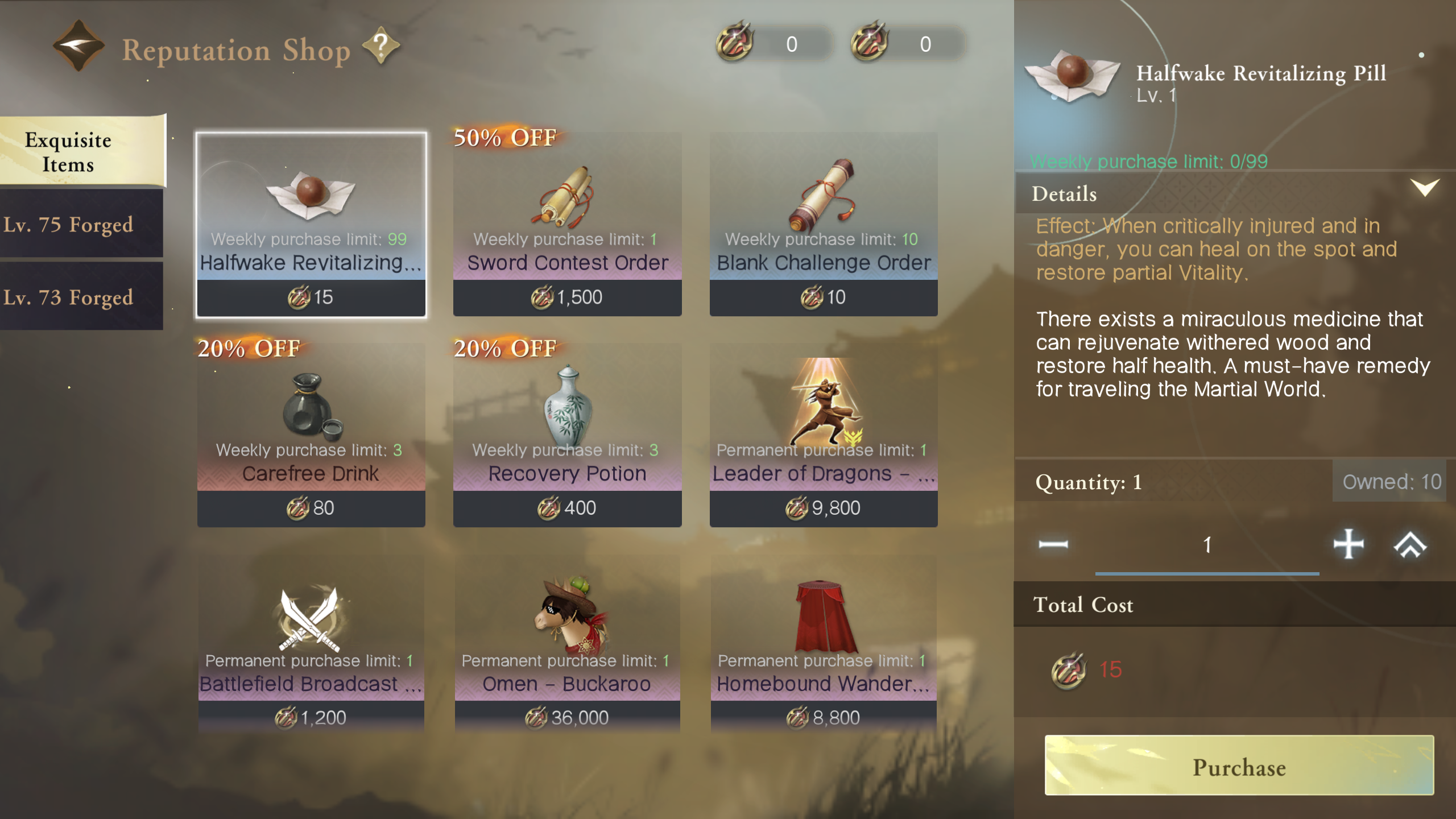Go back using the diamond arrow icon
Image resolution: width=1456 pixels, height=819 pixels.
(x=78, y=45)
